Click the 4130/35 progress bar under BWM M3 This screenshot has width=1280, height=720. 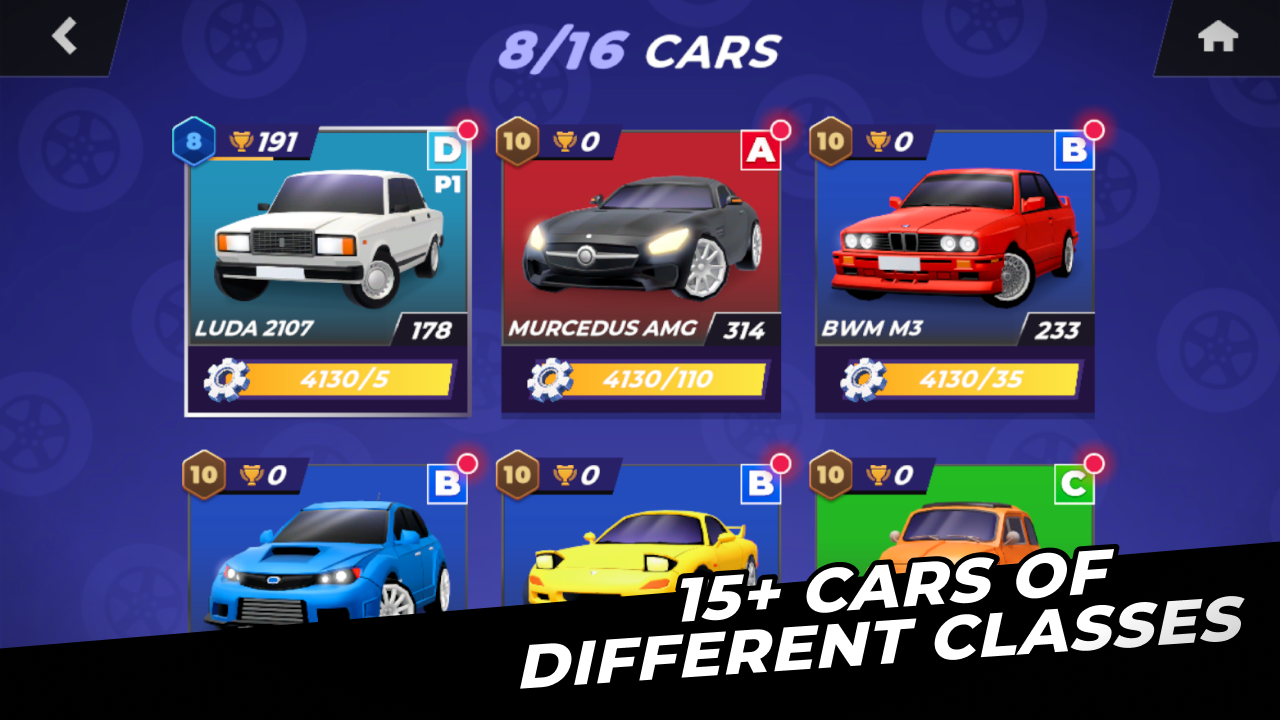click(975, 377)
